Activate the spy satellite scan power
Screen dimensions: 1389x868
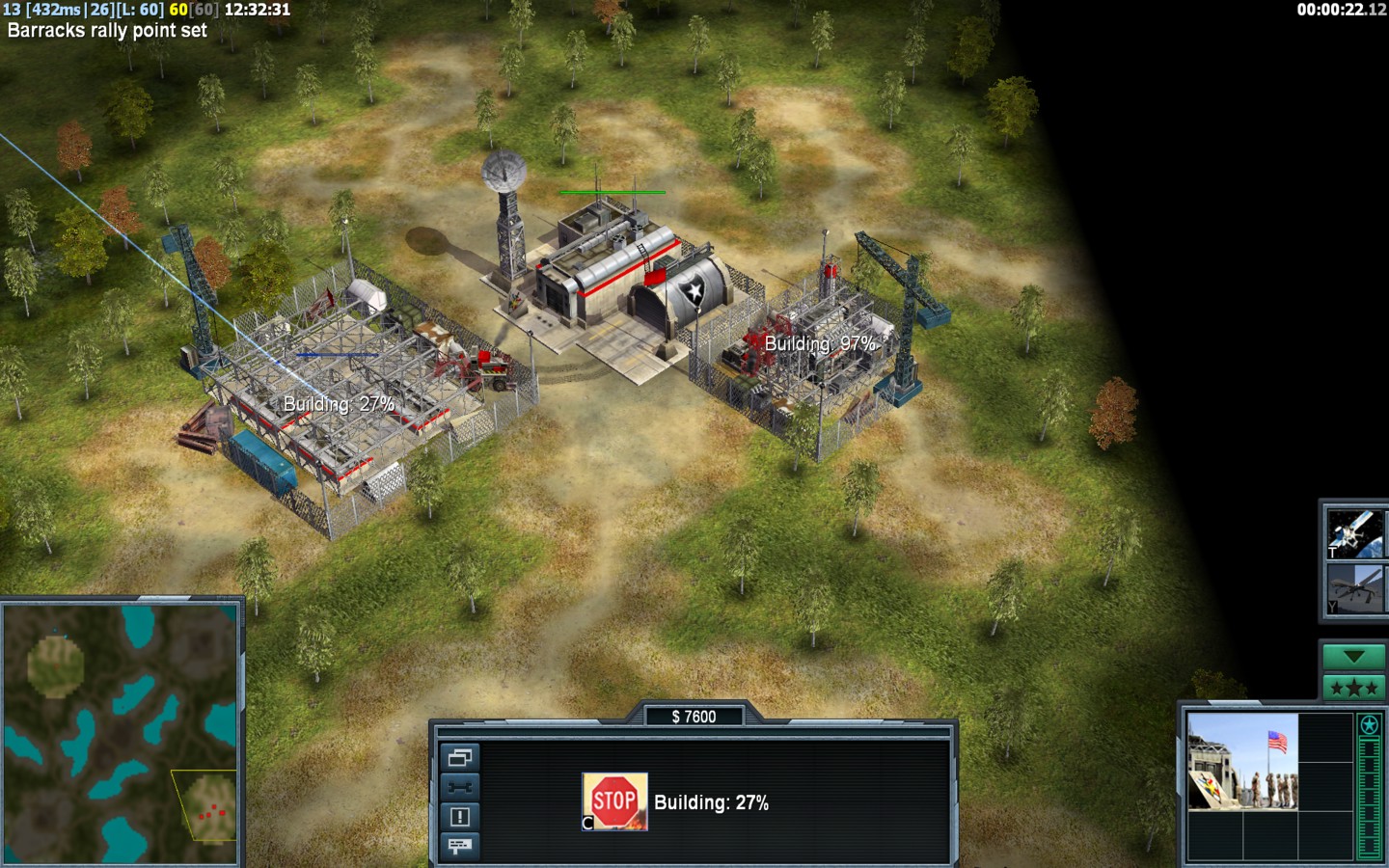click(x=1353, y=533)
